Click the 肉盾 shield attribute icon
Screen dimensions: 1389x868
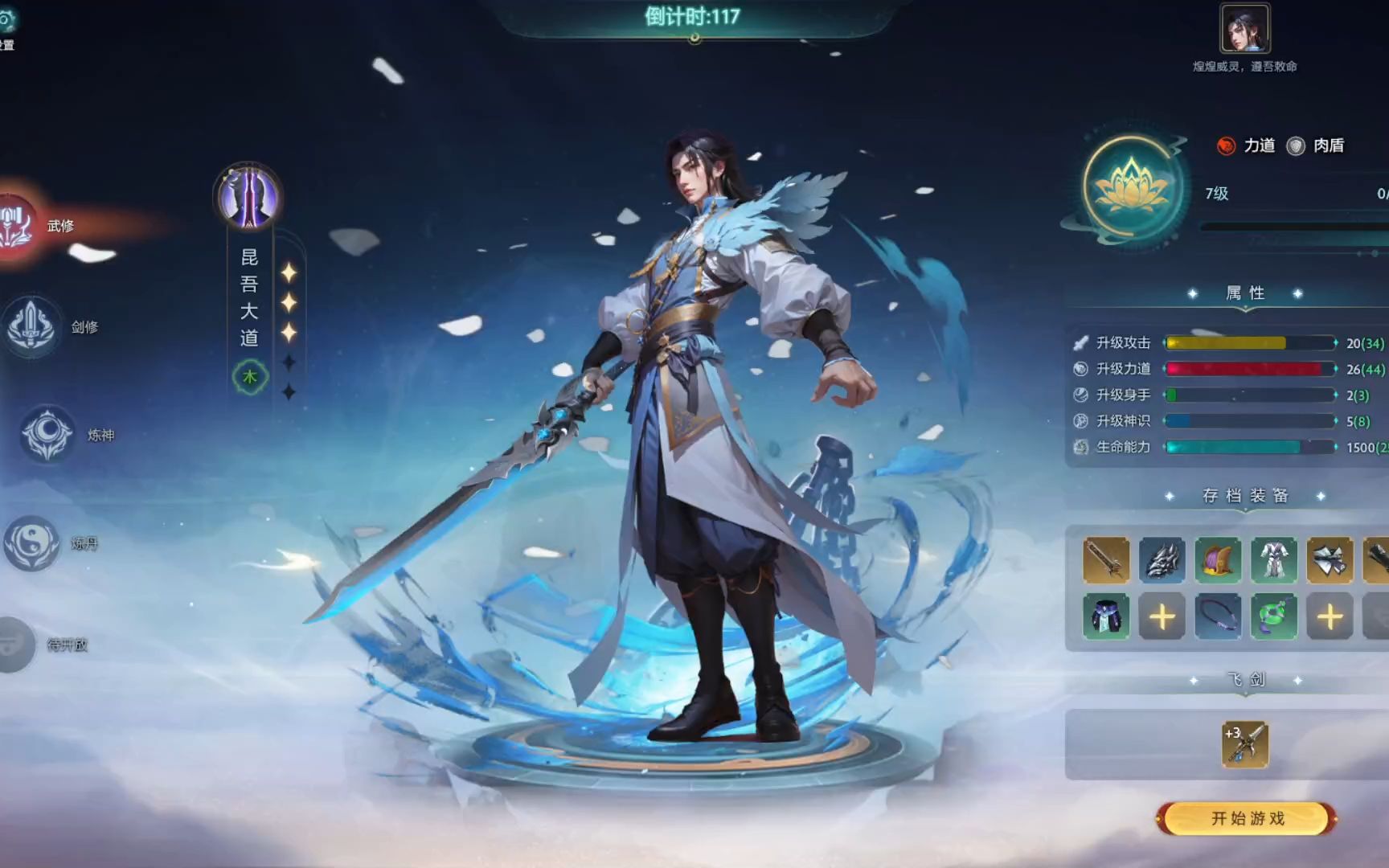coord(1296,145)
